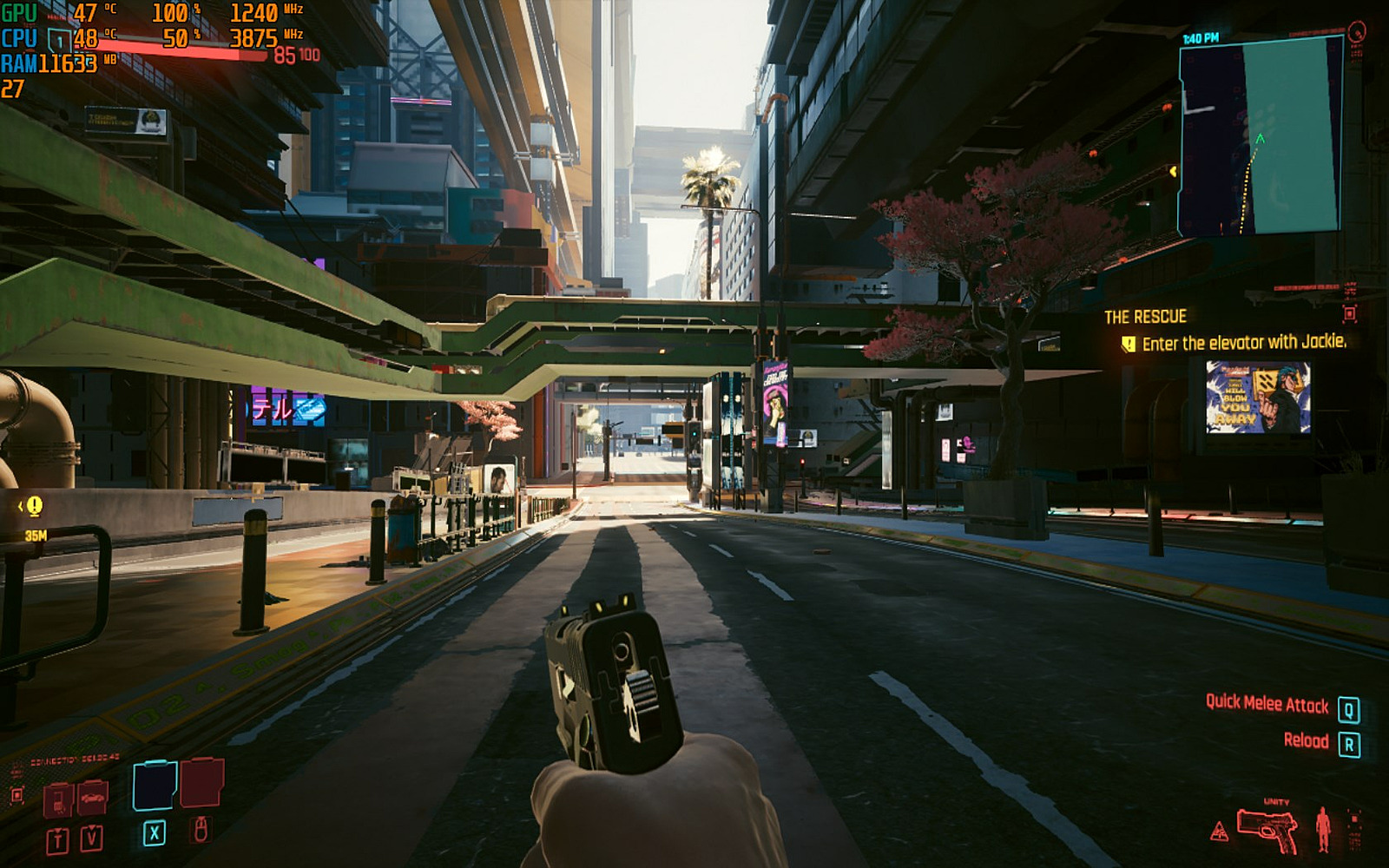Select The Rescue quest tracker

click(1145, 317)
